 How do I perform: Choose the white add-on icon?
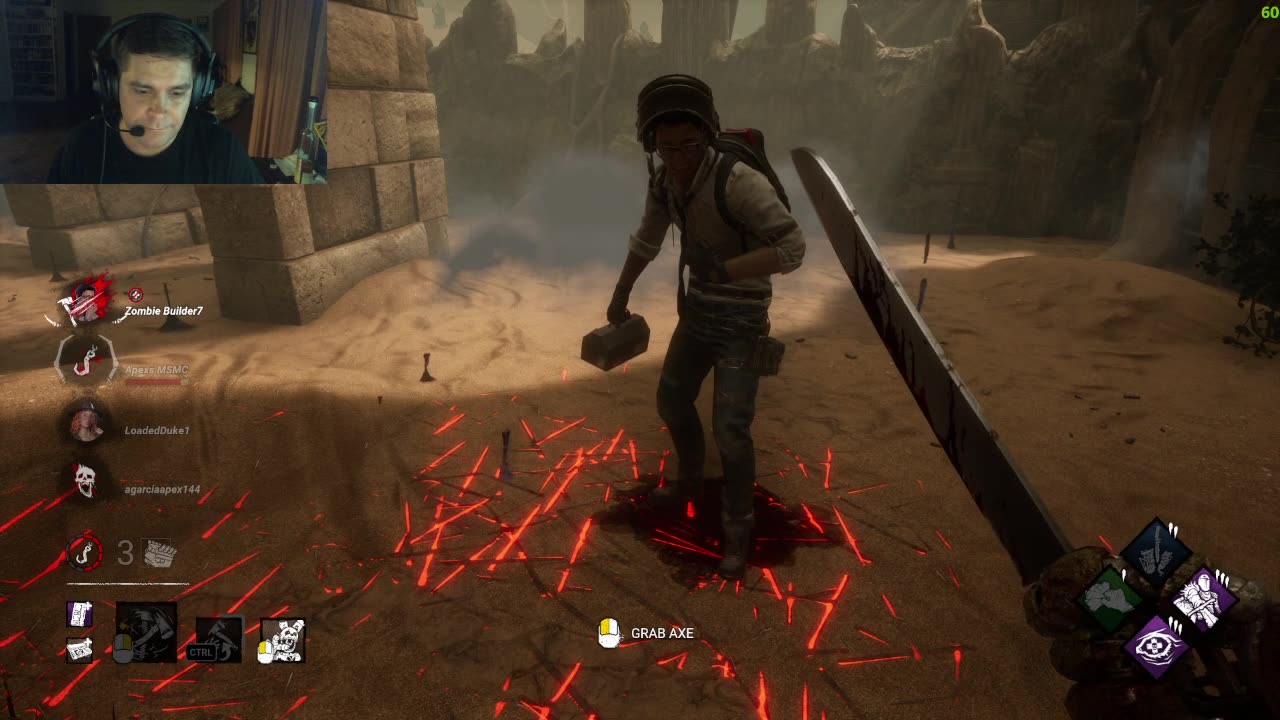pyautogui.click(x=80, y=649)
